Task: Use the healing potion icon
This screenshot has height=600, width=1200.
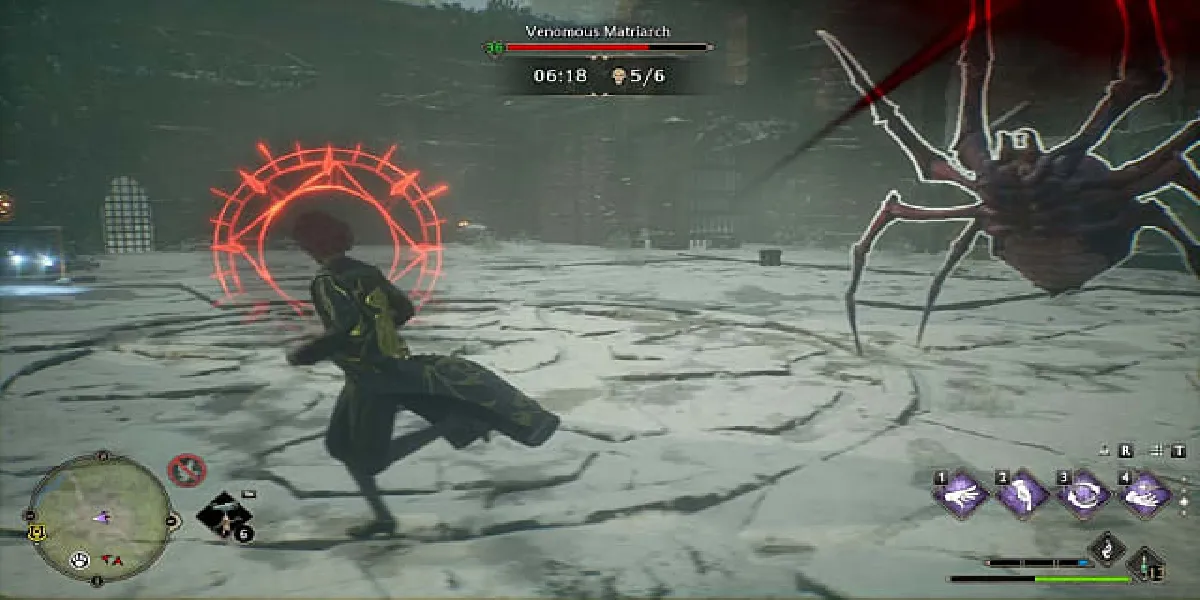Action: pos(1146,566)
